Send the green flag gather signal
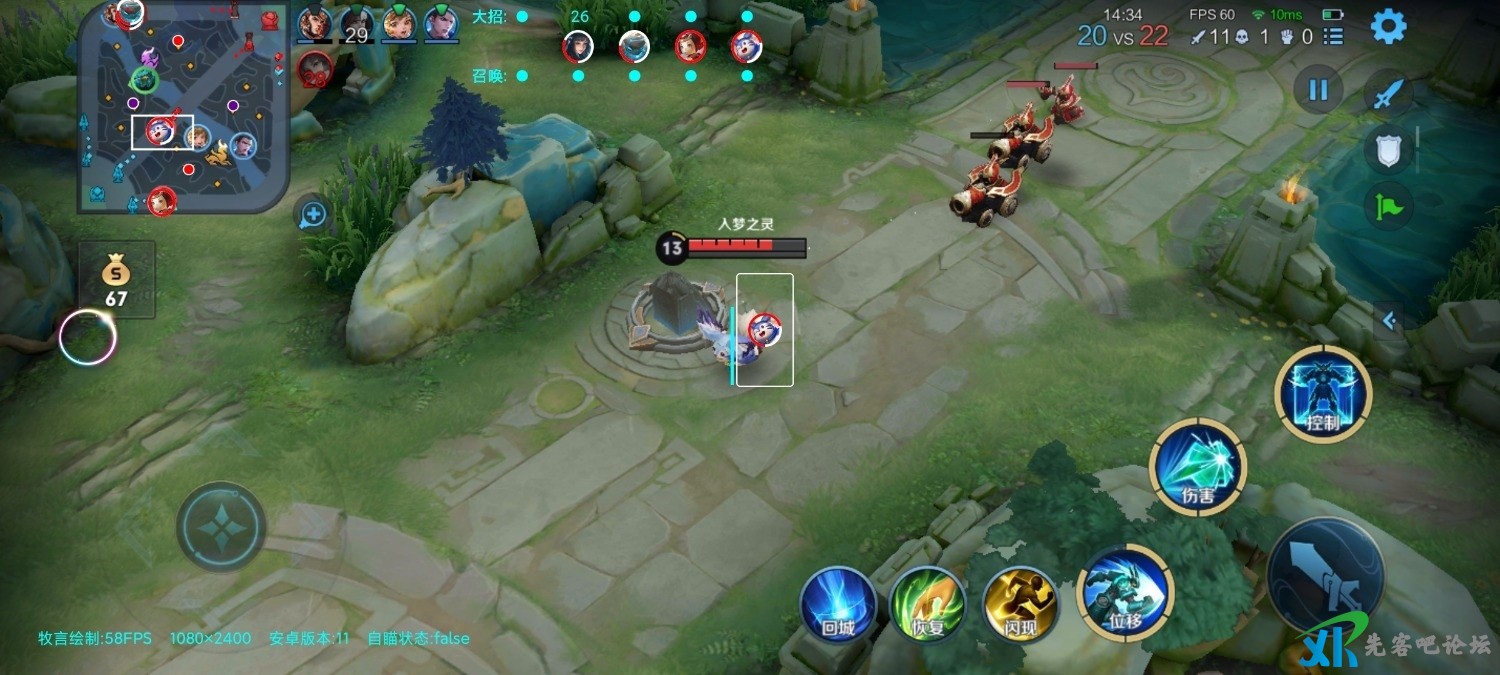Viewport: 1500px width, 675px height. point(1388,206)
